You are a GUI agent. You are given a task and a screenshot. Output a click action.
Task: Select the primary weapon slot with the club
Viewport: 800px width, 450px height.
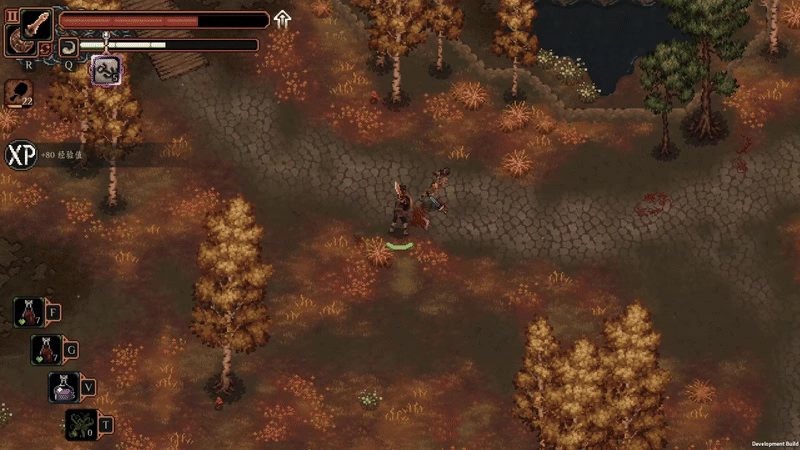tap(35, 24)
